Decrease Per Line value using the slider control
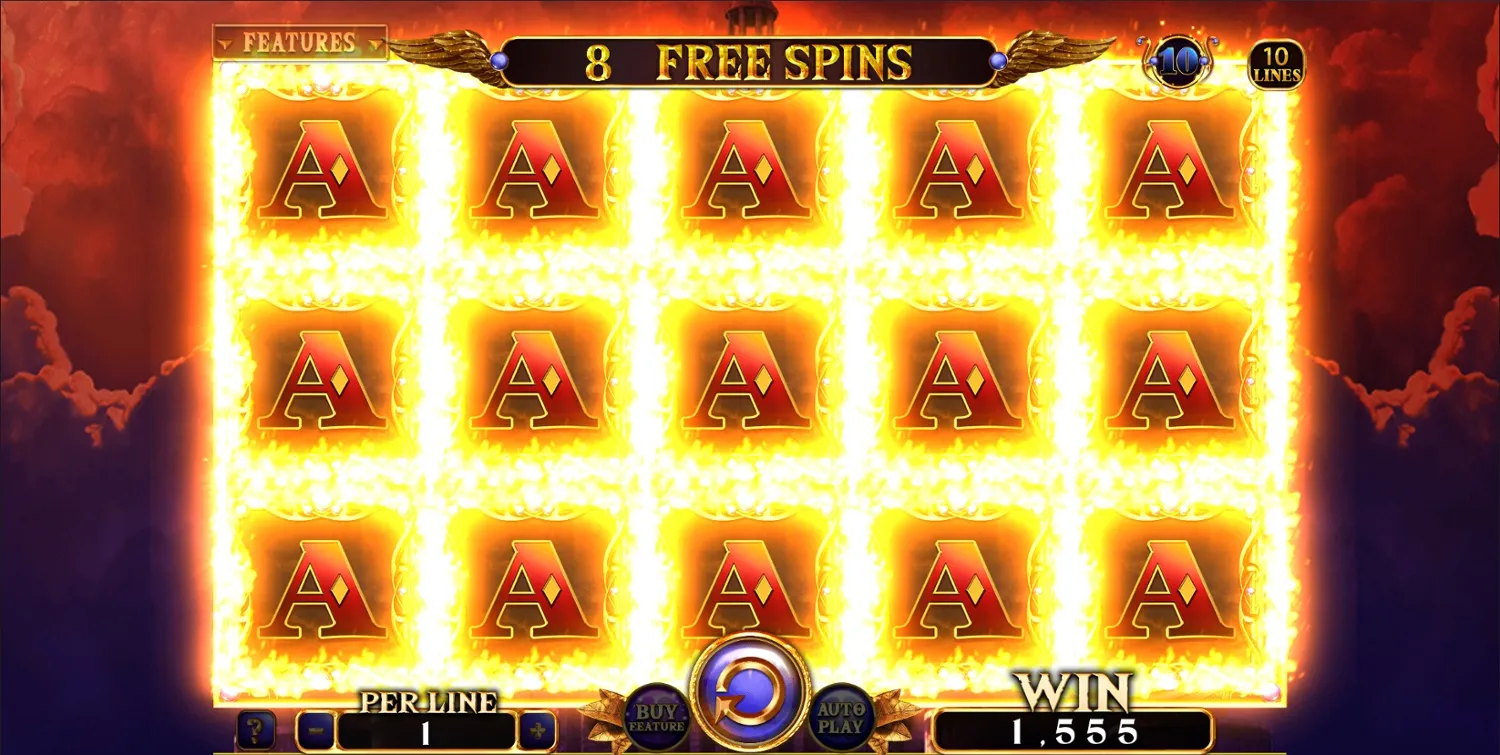 point(316,729)
